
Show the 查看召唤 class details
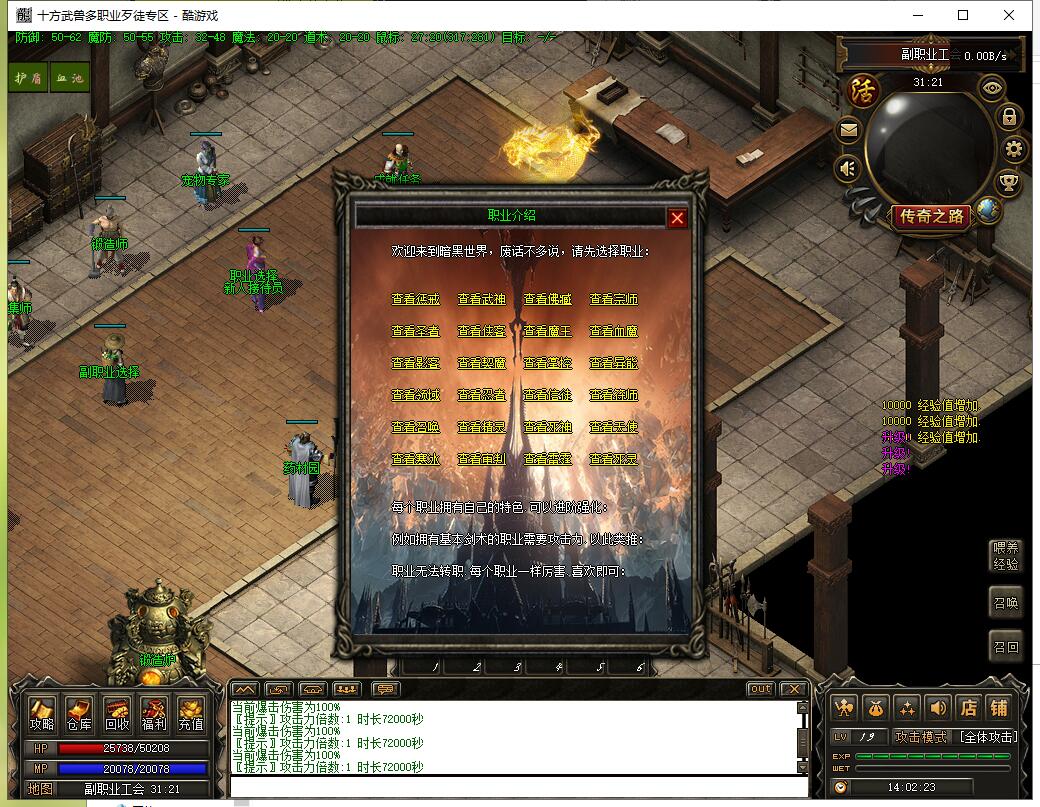[416, 427]
